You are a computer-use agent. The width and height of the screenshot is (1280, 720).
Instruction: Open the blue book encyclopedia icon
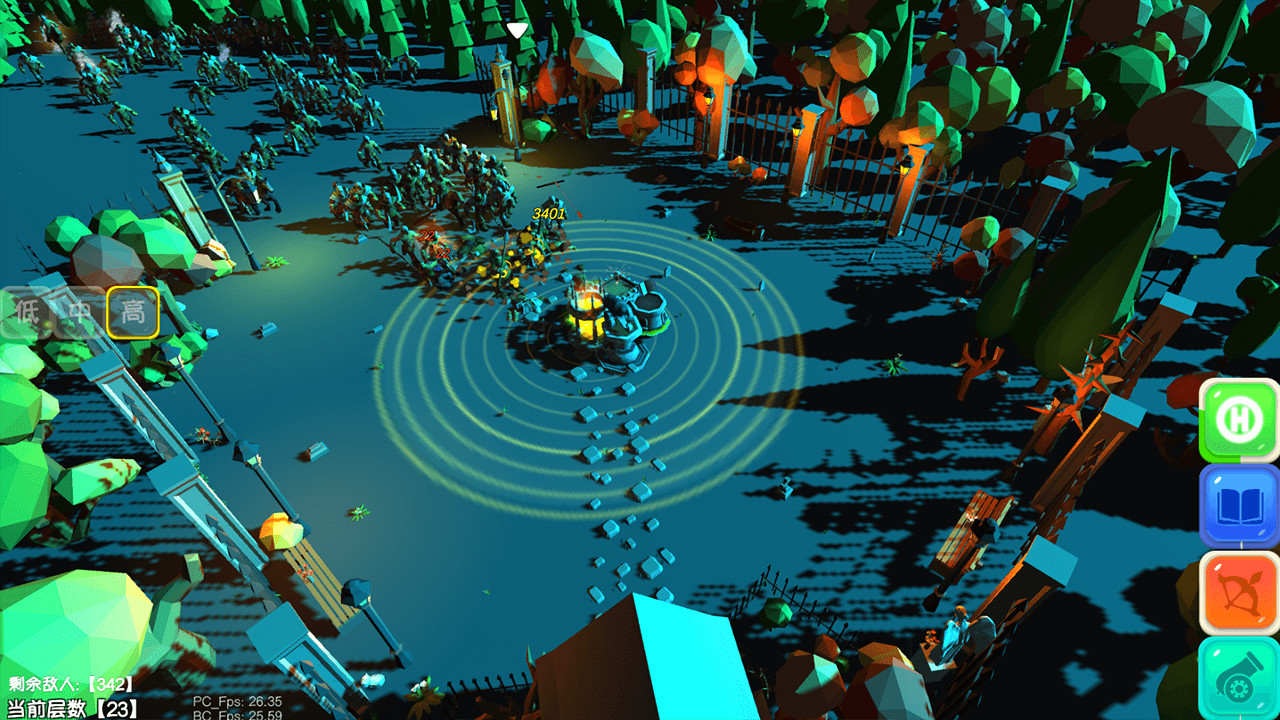pos(1237,506)
